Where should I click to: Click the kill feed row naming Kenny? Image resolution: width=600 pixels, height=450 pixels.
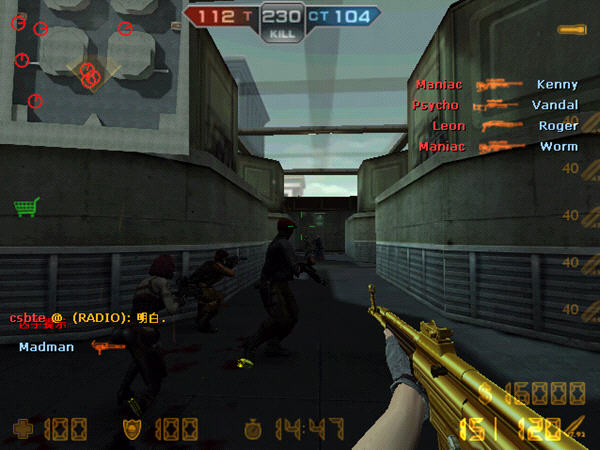pyautogui.click(x=497, y=85)
